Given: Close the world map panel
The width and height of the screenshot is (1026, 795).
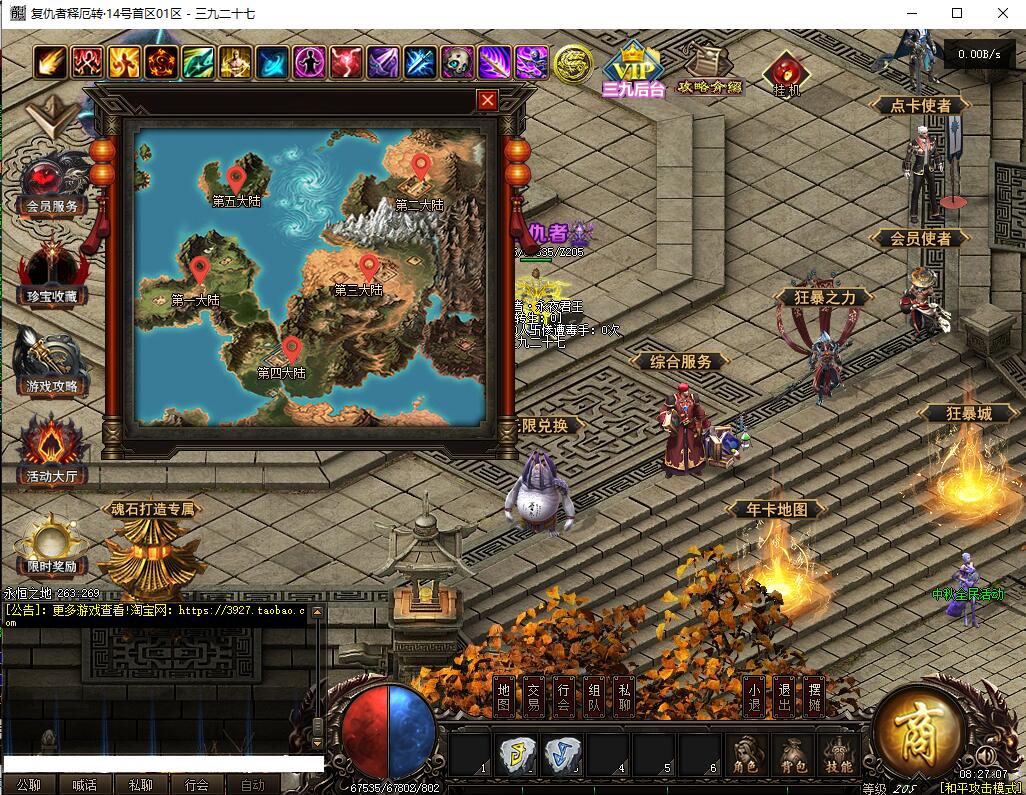Looking at the screenshot, I should 487,100.
